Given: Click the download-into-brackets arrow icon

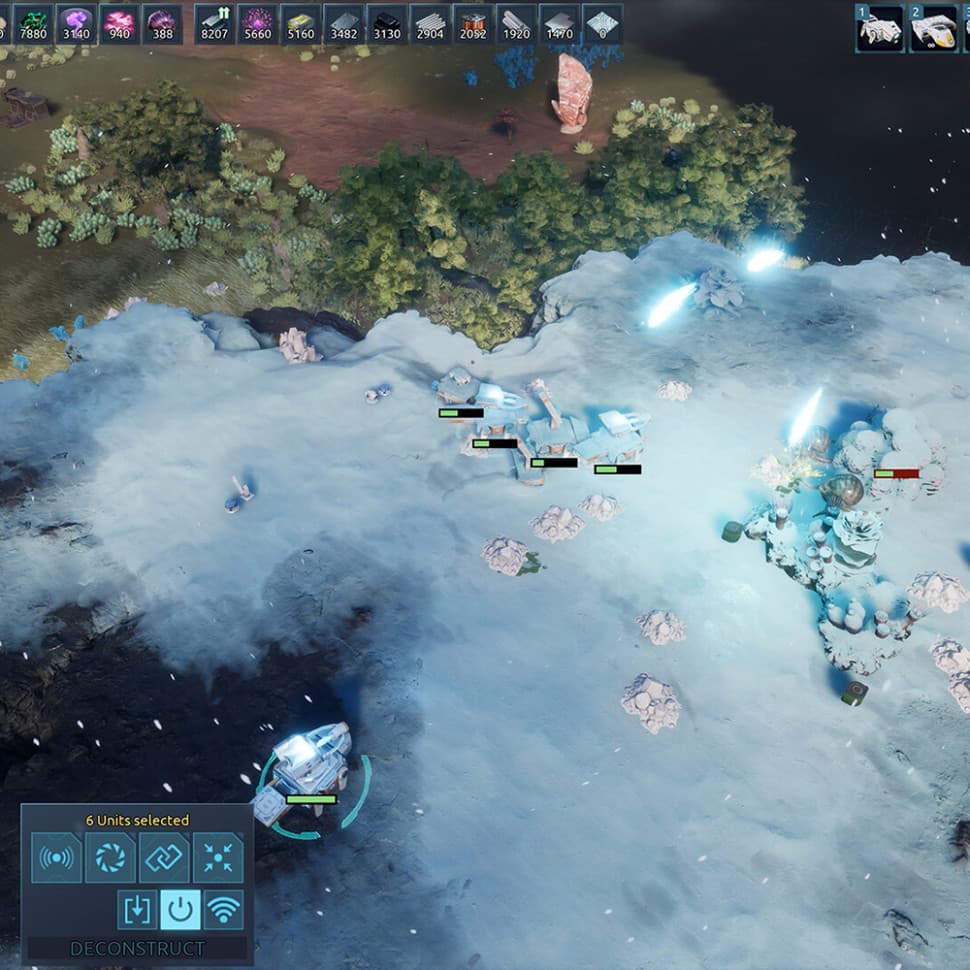Looking at the screenshot, I should (x=137, y=909).
